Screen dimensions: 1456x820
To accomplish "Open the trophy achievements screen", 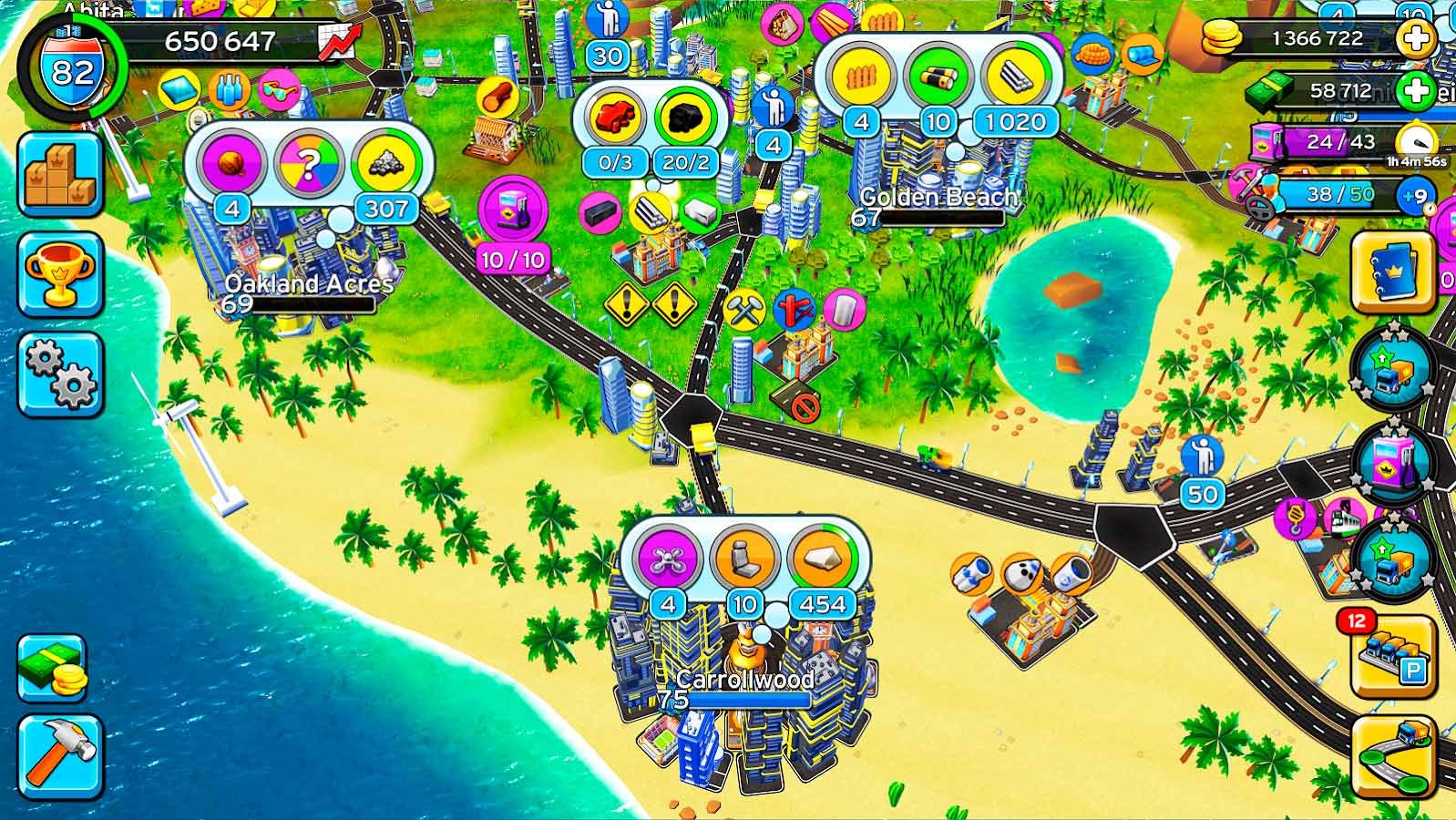I will coord(59,274).
